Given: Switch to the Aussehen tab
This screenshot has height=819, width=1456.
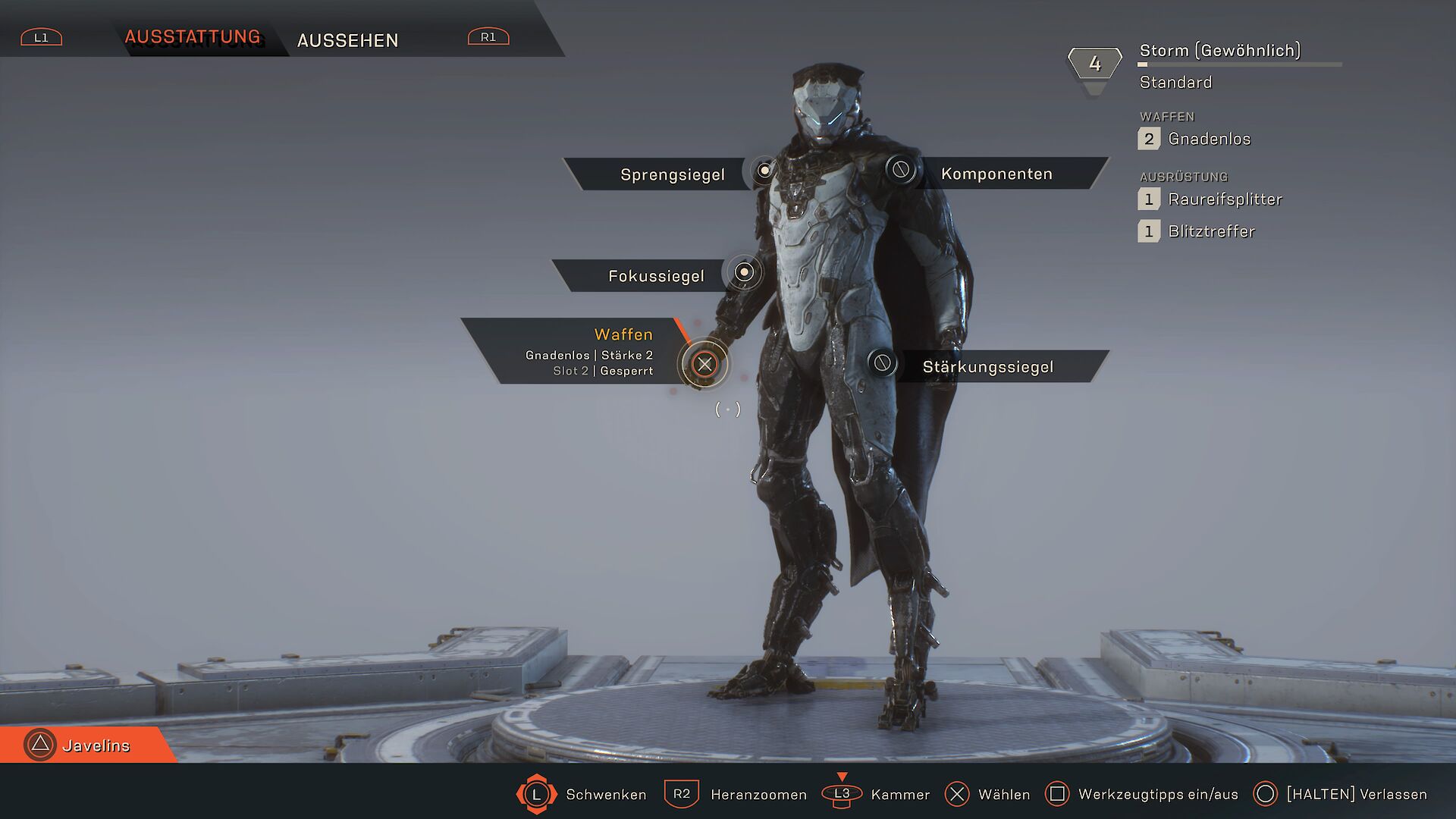Looking at the screenshot, I should [x=347, y=40].
